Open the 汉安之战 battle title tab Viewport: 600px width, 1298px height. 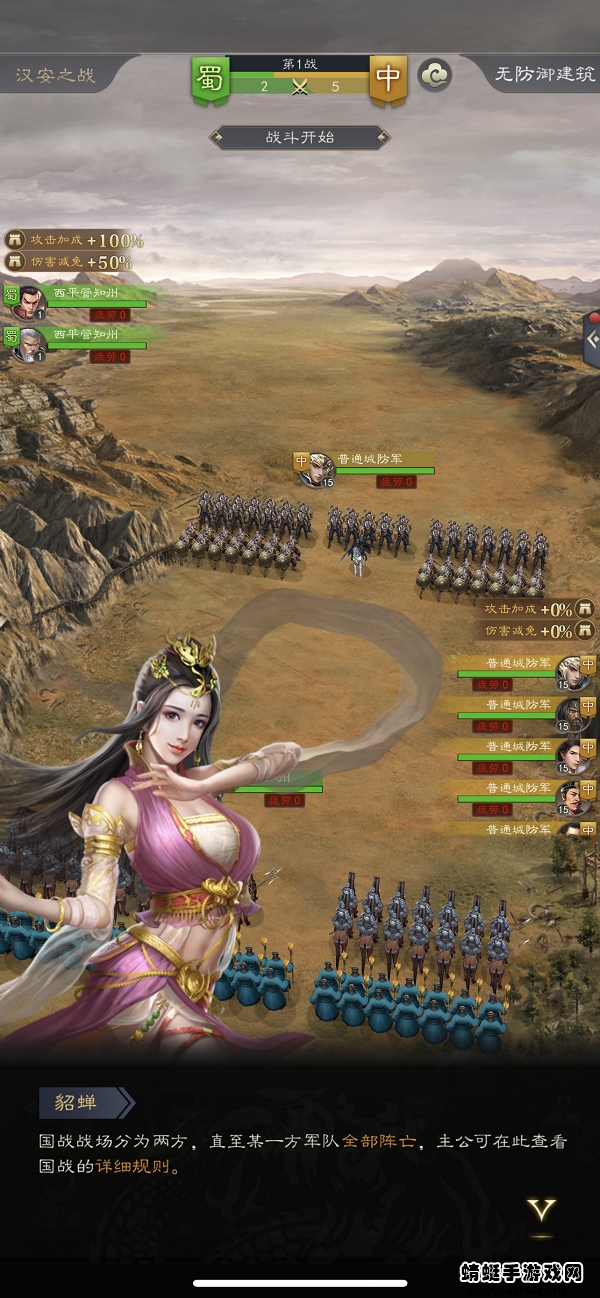coord(56,75)
